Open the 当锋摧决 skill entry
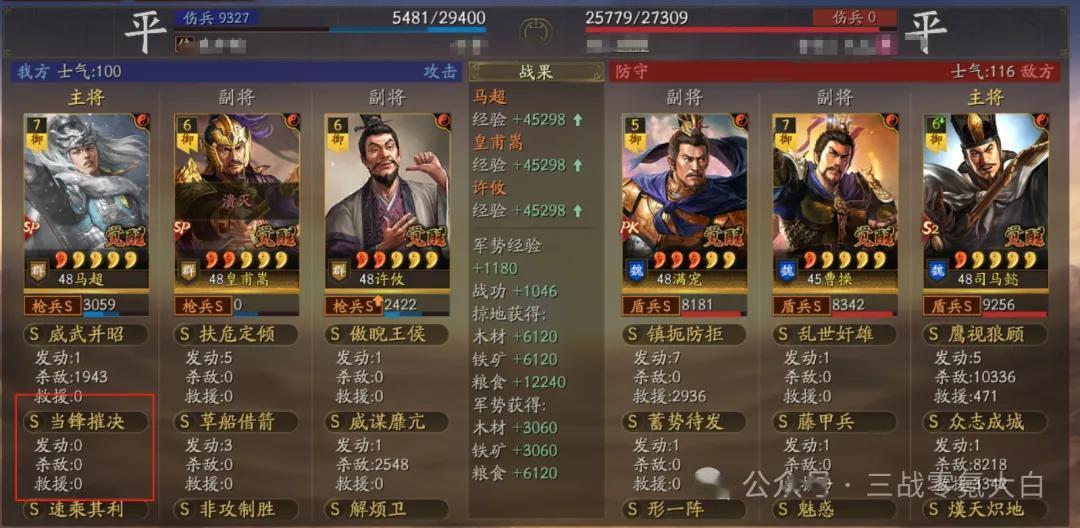The image size is (1080, 528). click(x=86, y=422)
